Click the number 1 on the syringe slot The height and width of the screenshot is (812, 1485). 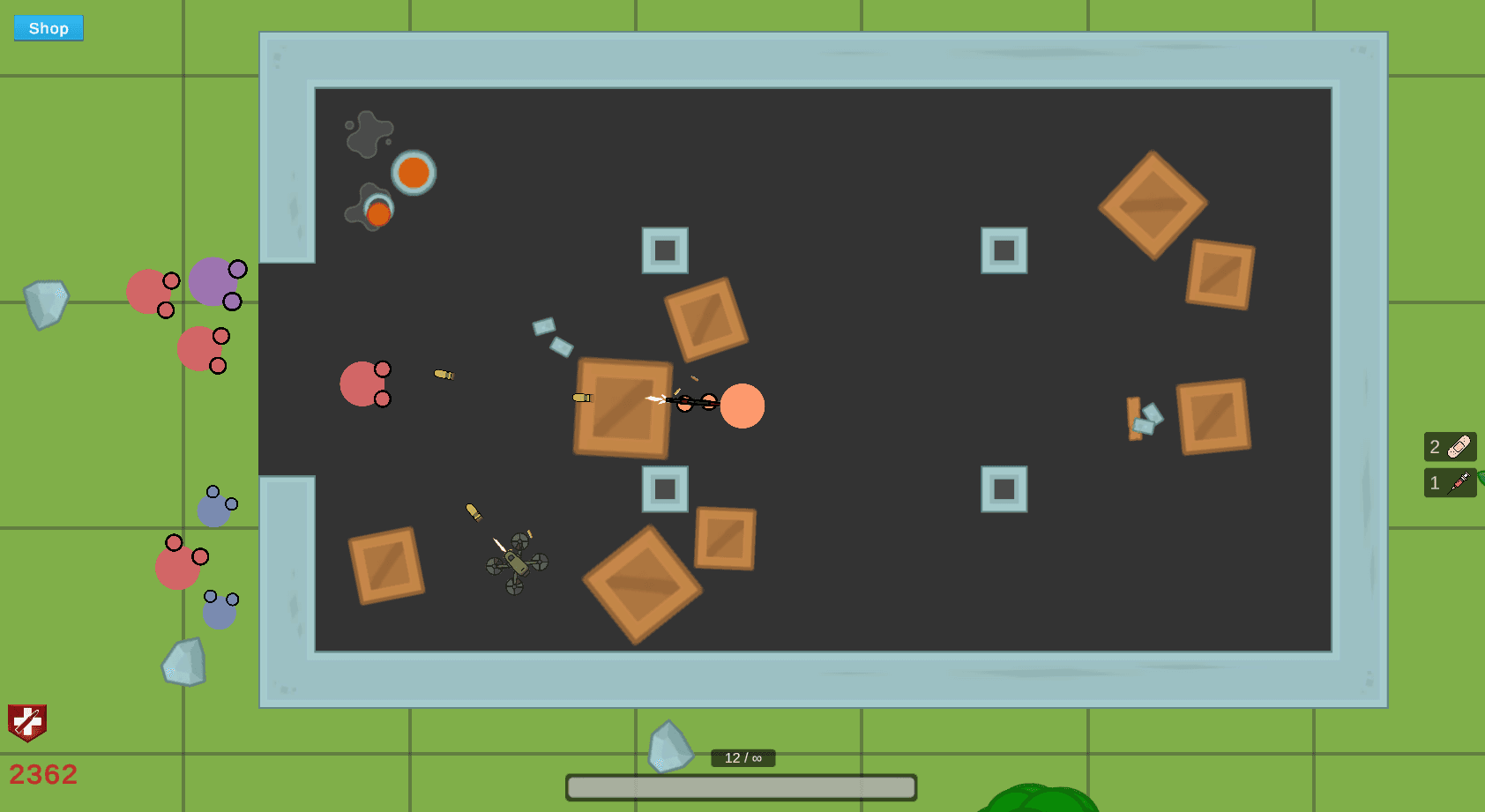click(1434, 482)
